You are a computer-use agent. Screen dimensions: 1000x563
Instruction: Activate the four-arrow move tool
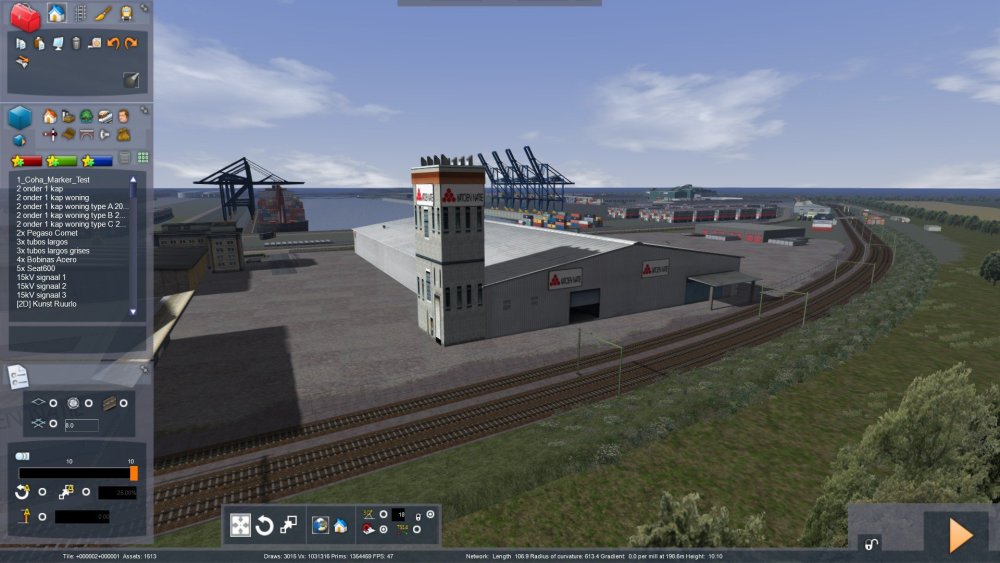240,525
